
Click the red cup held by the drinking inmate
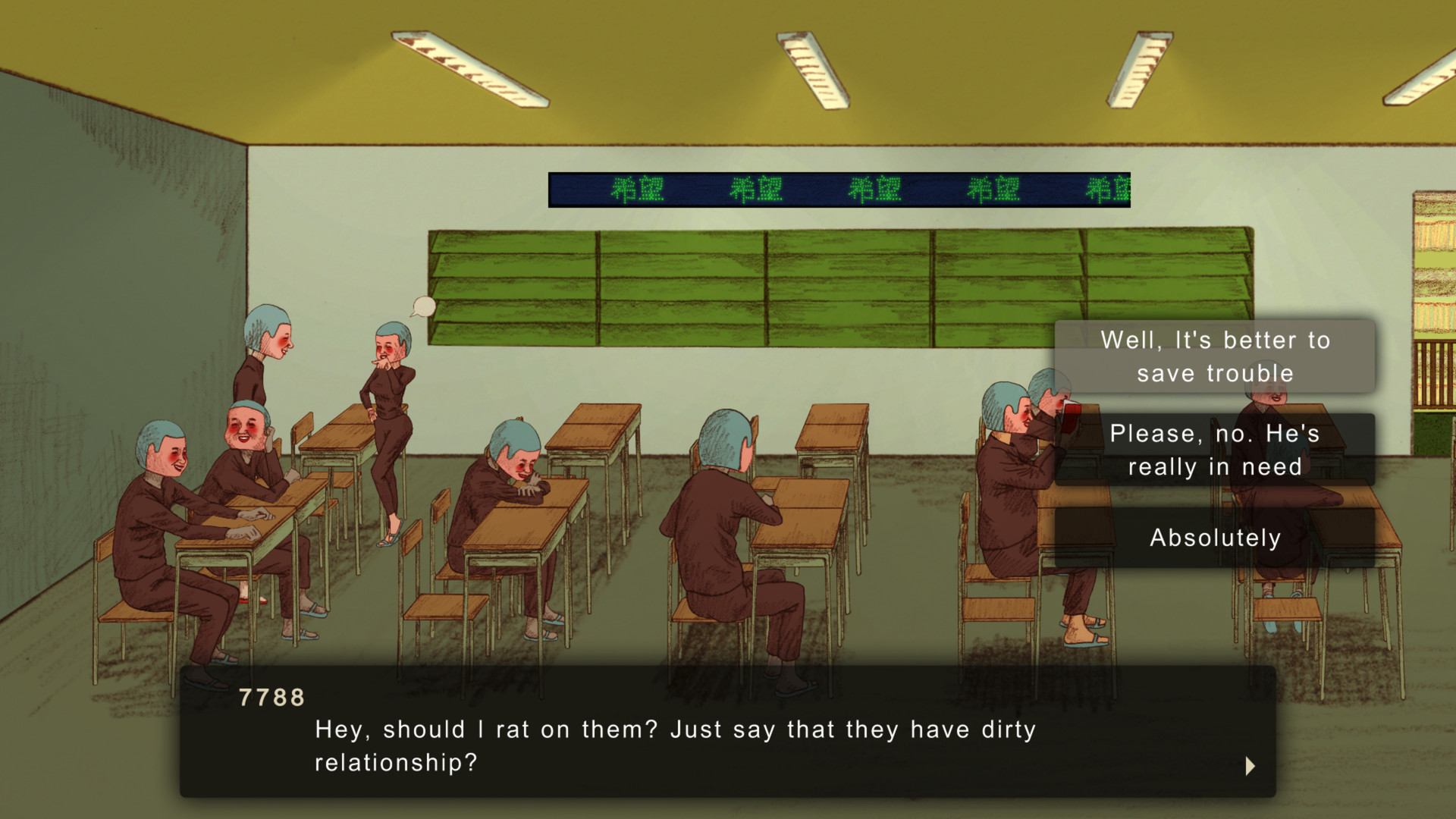click(x=1071, y=410)
